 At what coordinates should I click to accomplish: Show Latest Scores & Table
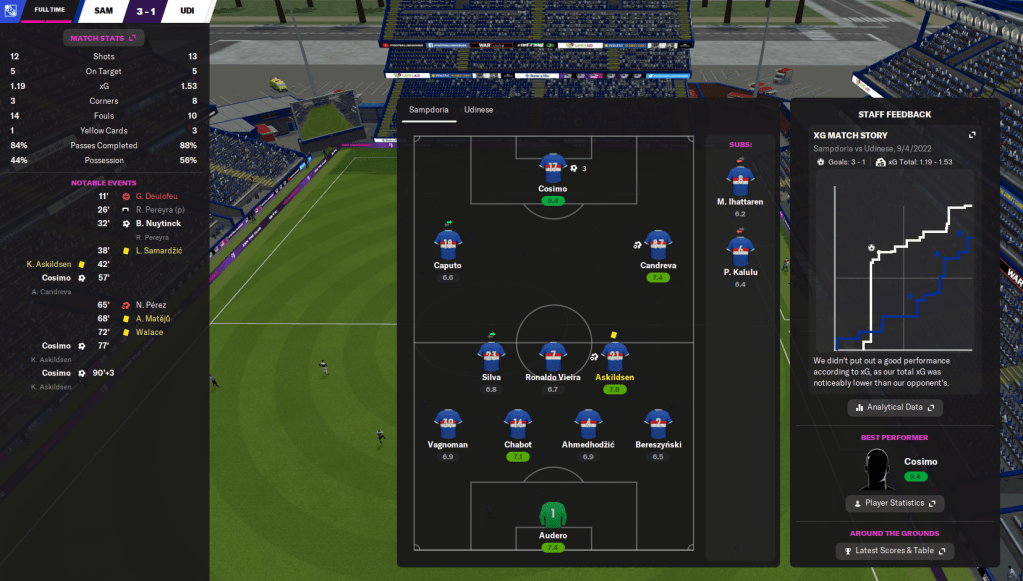(895, 551)
